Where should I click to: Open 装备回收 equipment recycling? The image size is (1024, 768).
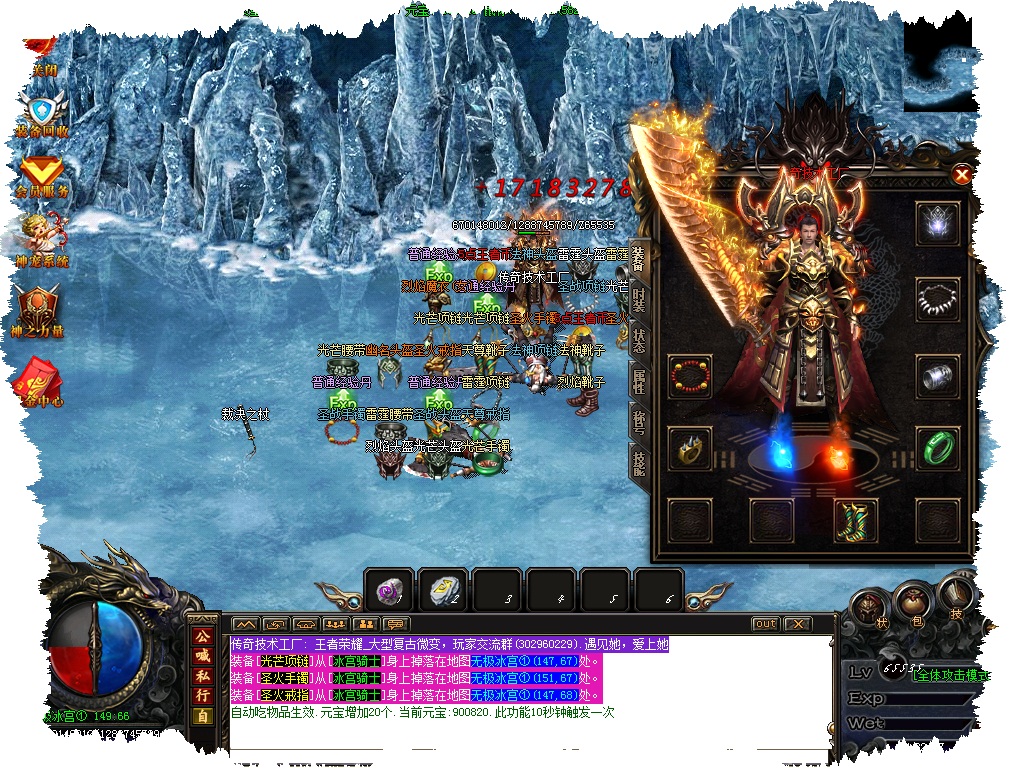click(x=43, y=112)
